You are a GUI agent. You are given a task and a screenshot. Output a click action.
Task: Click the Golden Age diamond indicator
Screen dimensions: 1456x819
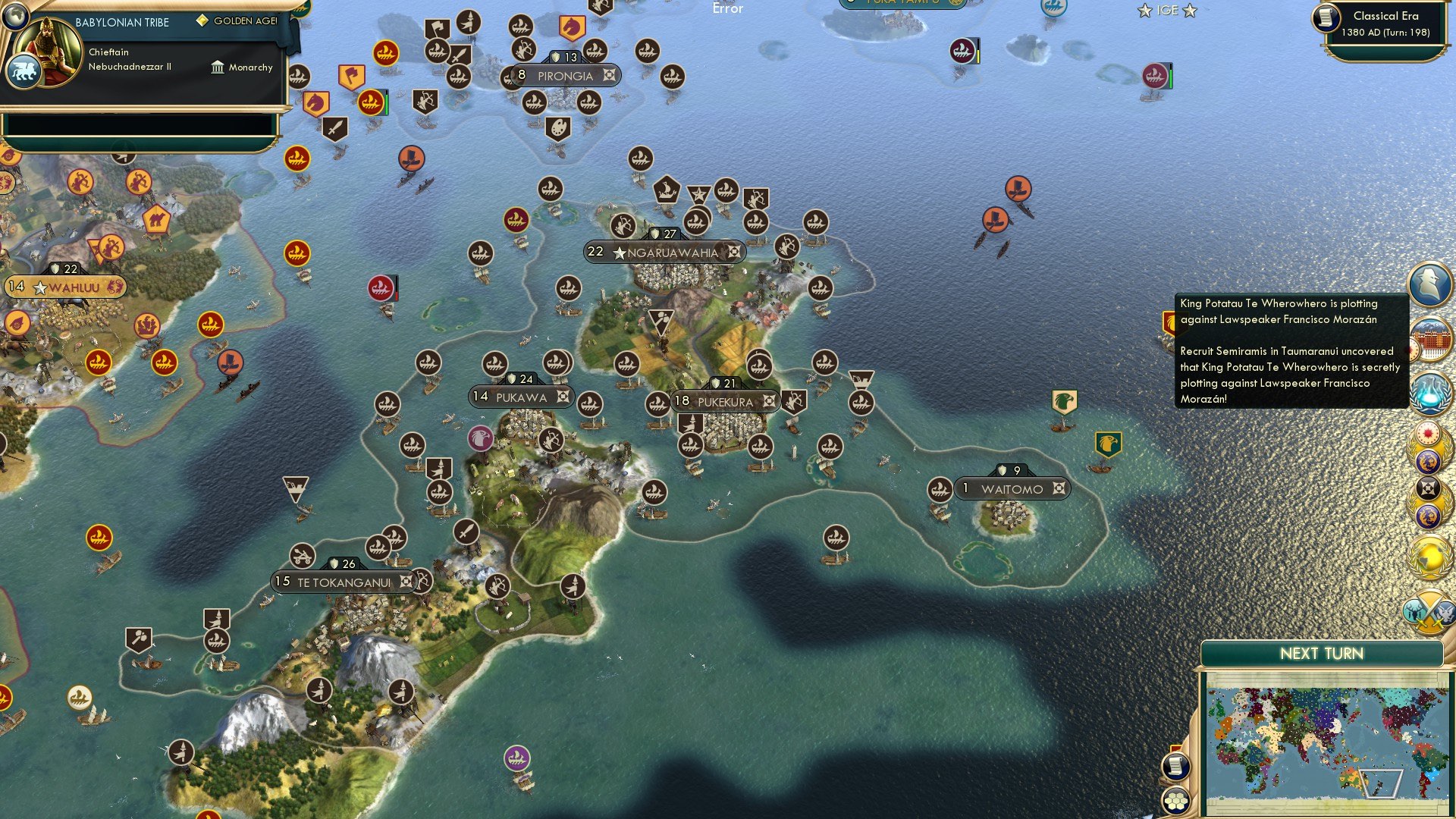pyautogui.click(x=203, y=20)
